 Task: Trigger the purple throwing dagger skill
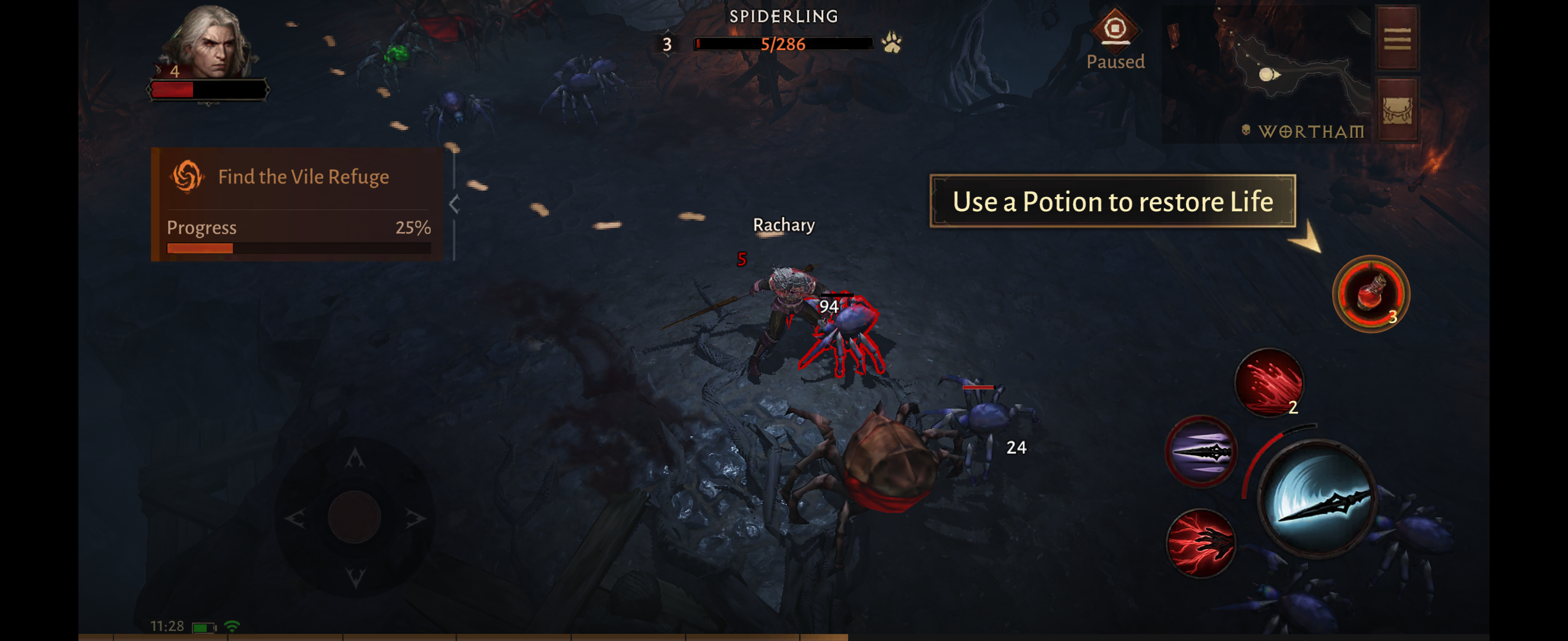[1201, 450]
